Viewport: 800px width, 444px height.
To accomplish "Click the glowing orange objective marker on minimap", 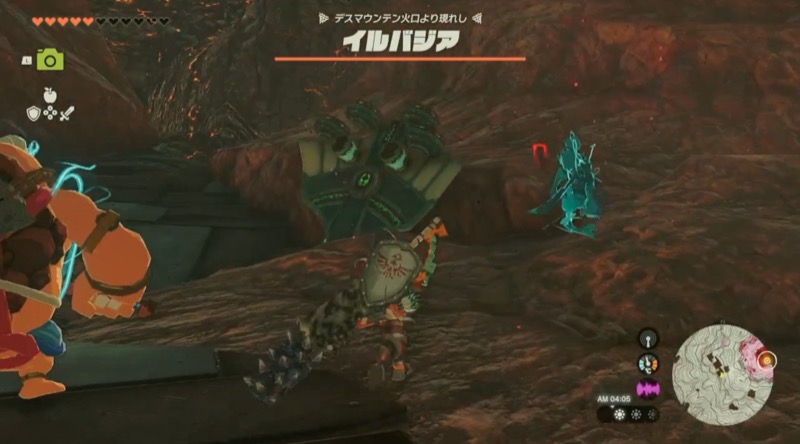I will tap(767, 360).
